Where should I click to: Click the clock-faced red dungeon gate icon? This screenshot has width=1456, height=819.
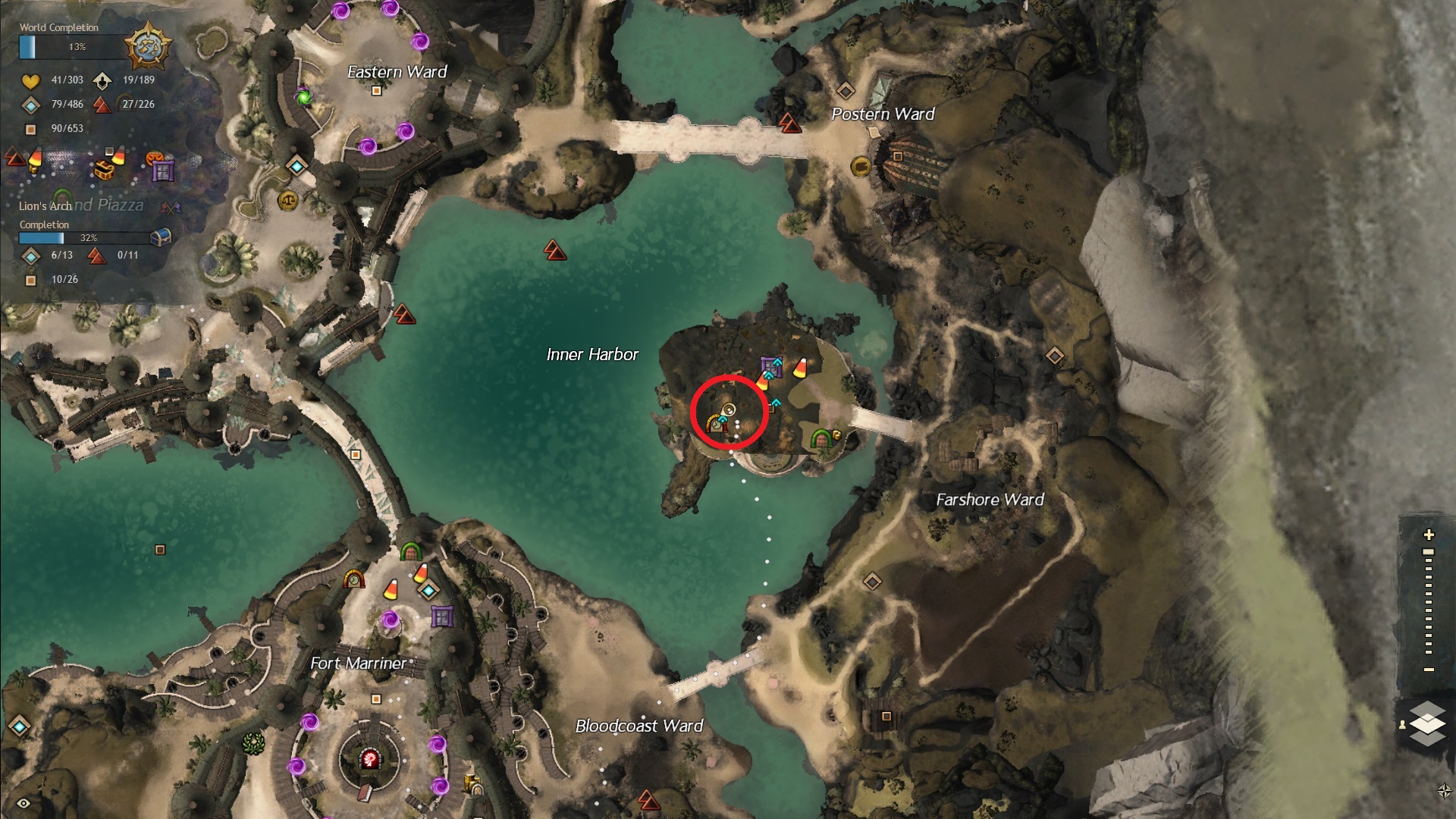[x=353, y=580]
